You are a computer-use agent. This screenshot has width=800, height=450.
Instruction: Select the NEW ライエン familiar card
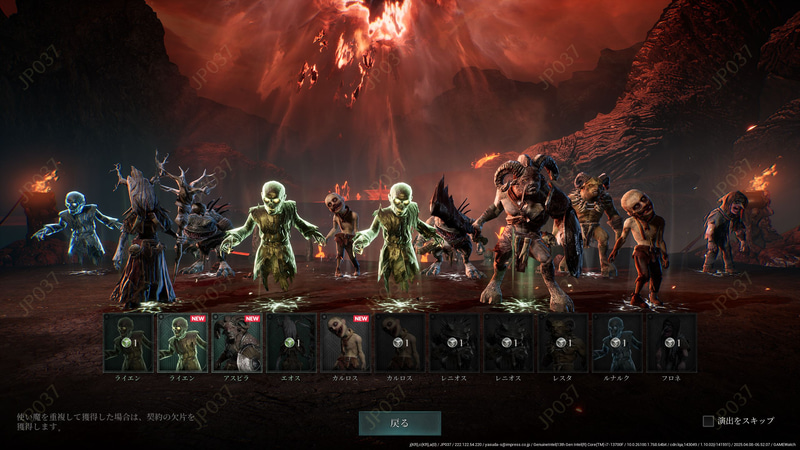click(183, 343)
